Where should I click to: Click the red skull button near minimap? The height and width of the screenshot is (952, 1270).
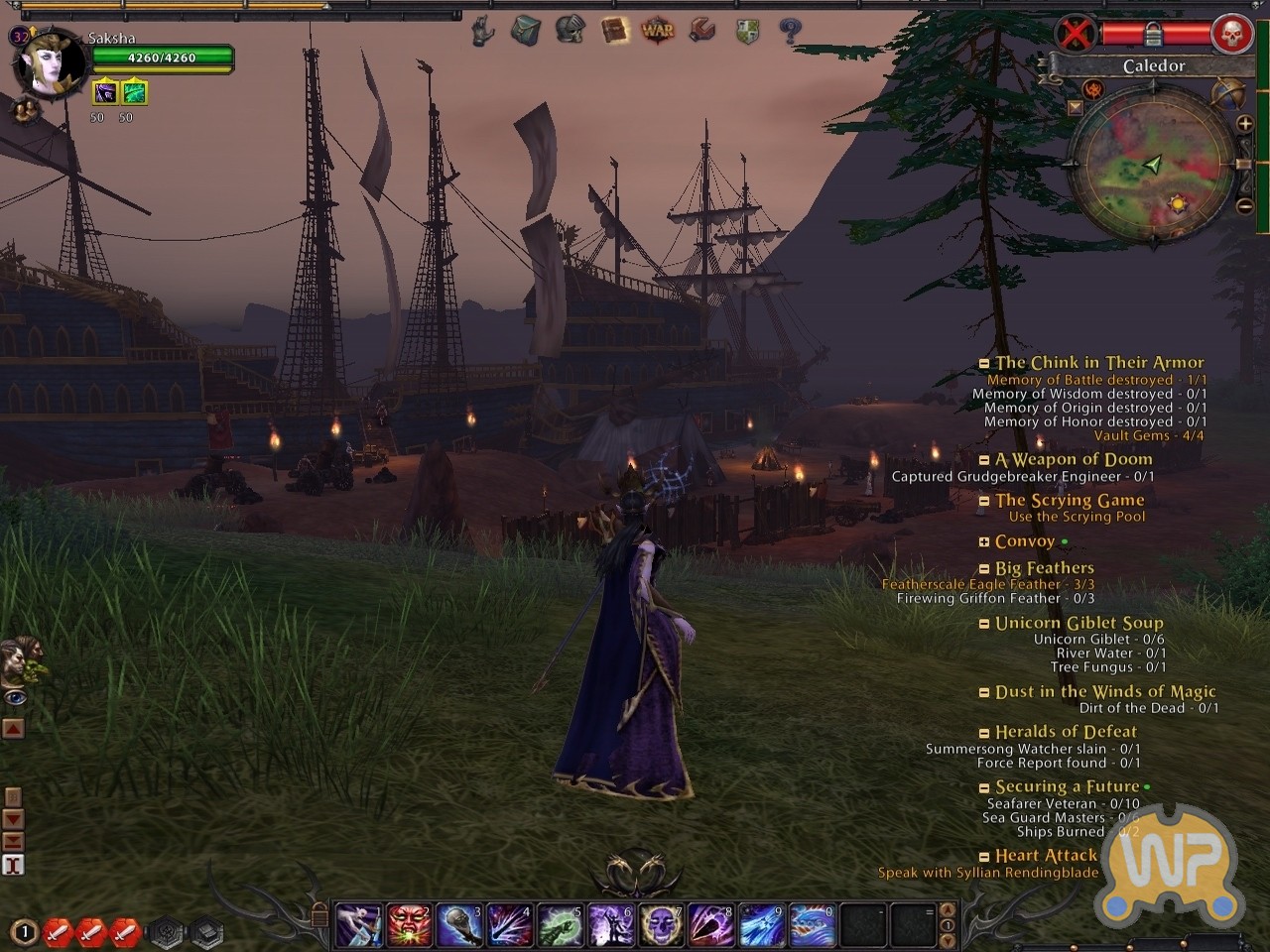(1231, 35)
